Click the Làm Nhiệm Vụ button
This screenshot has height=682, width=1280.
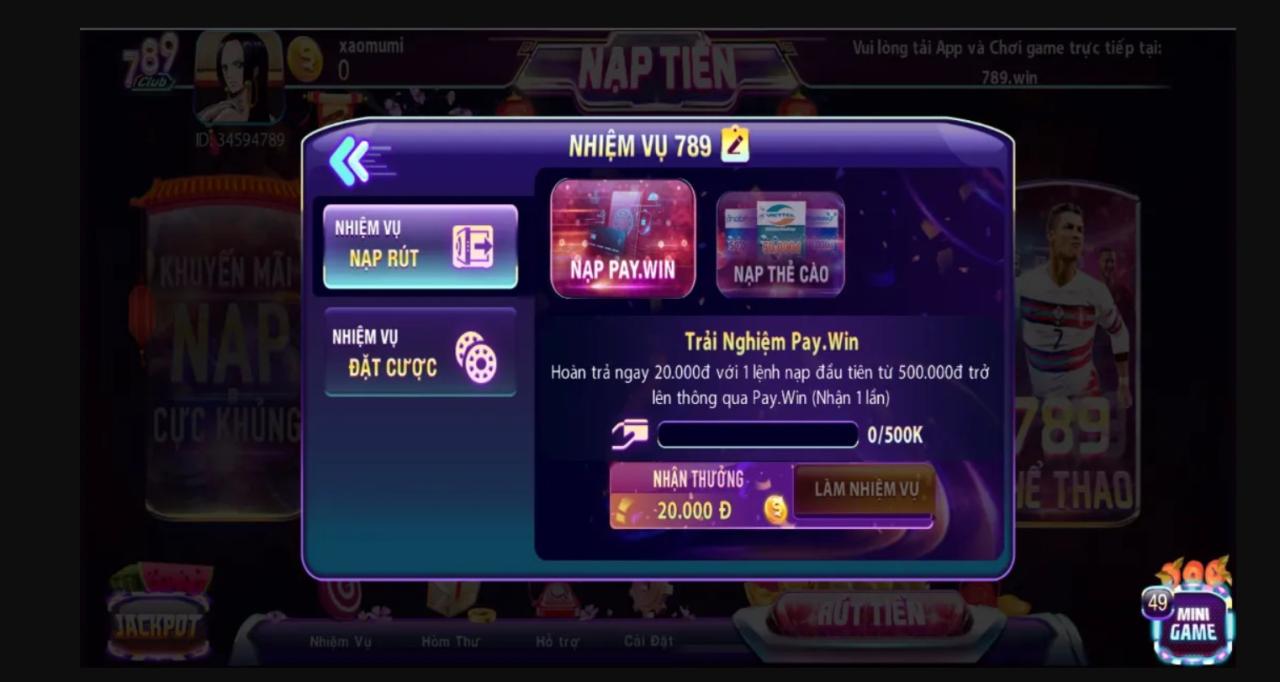pyautogui.click(x=865, y=490)
